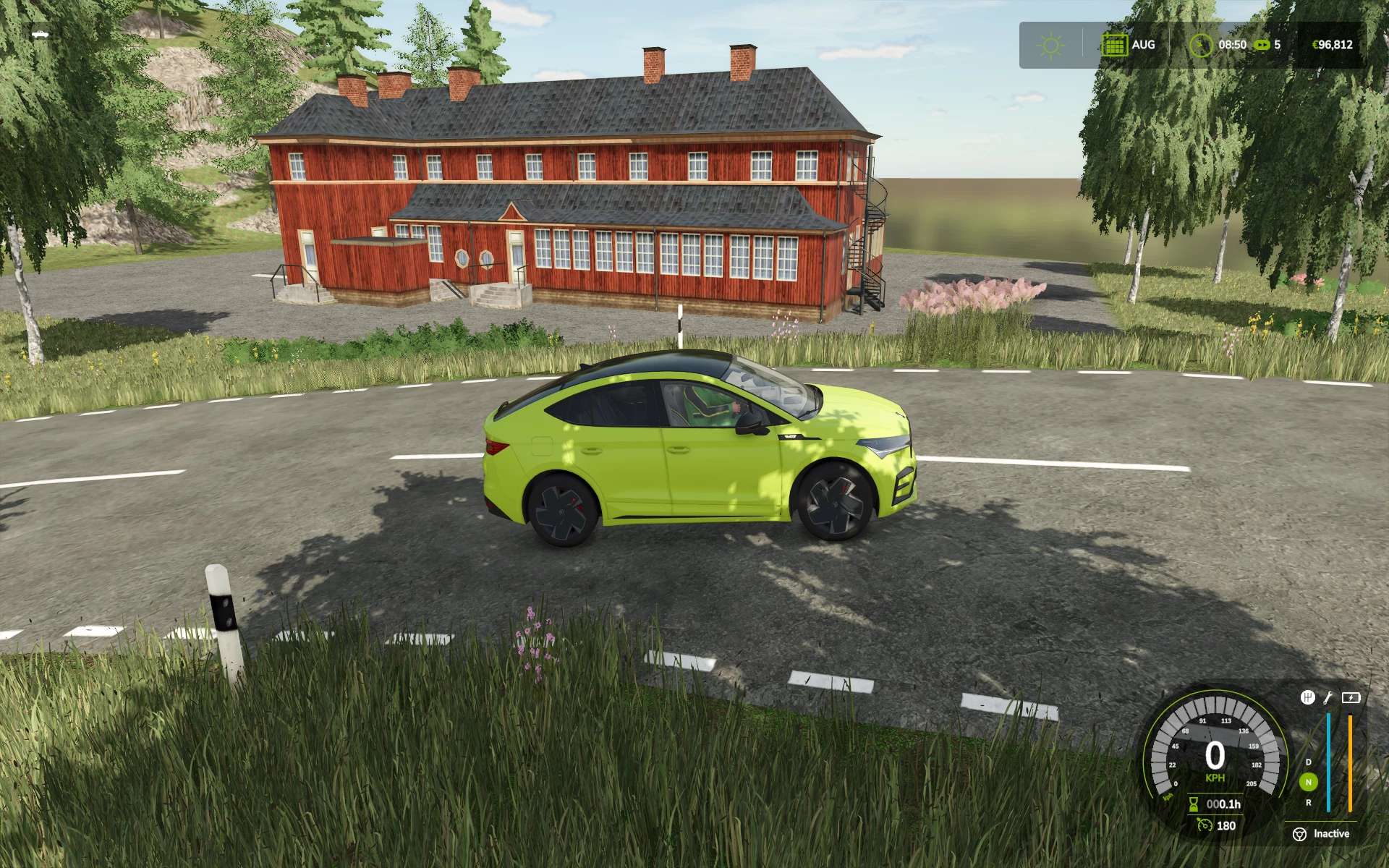Click the green clock icon
This screenshot has width=1389, height=868.
coord(1201,45)
